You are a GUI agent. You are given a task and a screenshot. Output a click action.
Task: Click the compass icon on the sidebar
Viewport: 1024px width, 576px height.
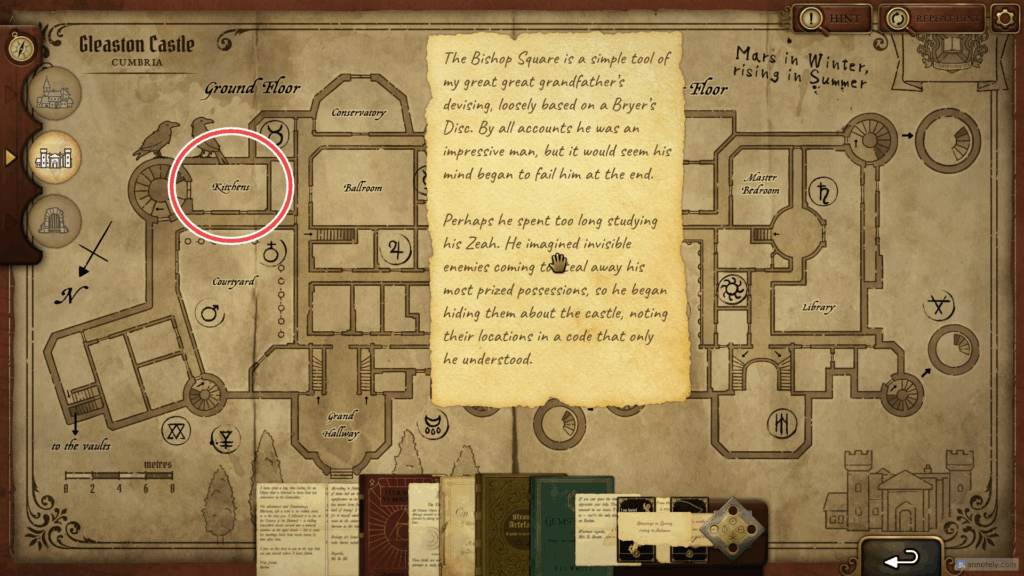(18, 45)
